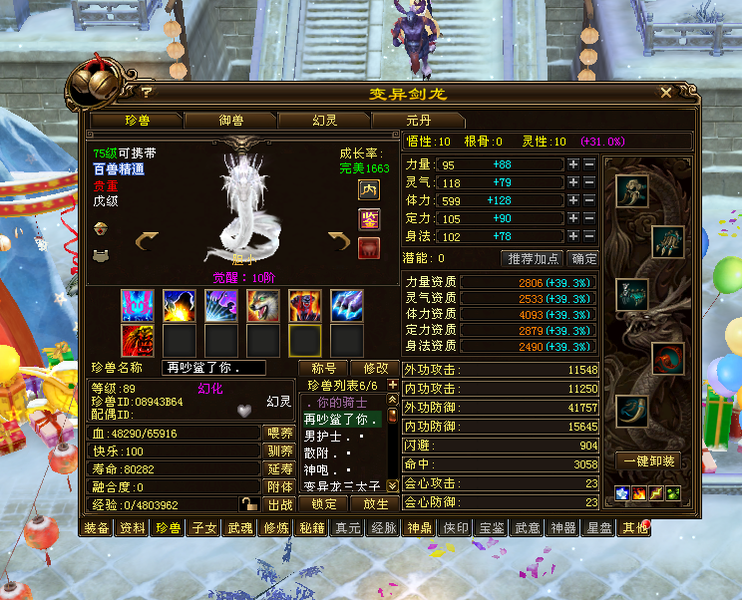This screenshot has width=742, height=600.
Task: Send the pet to battle with 出战
Action: [277, 505]
